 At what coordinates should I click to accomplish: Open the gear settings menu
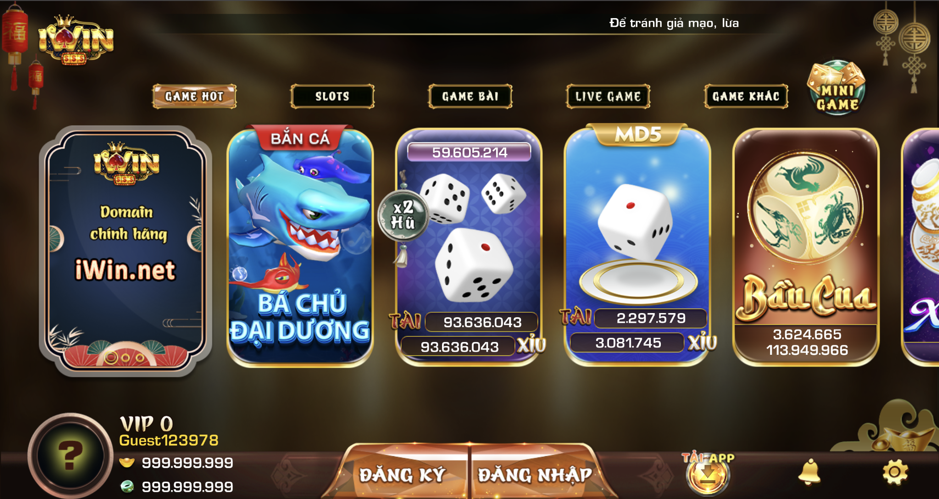(x=894, y=471)
